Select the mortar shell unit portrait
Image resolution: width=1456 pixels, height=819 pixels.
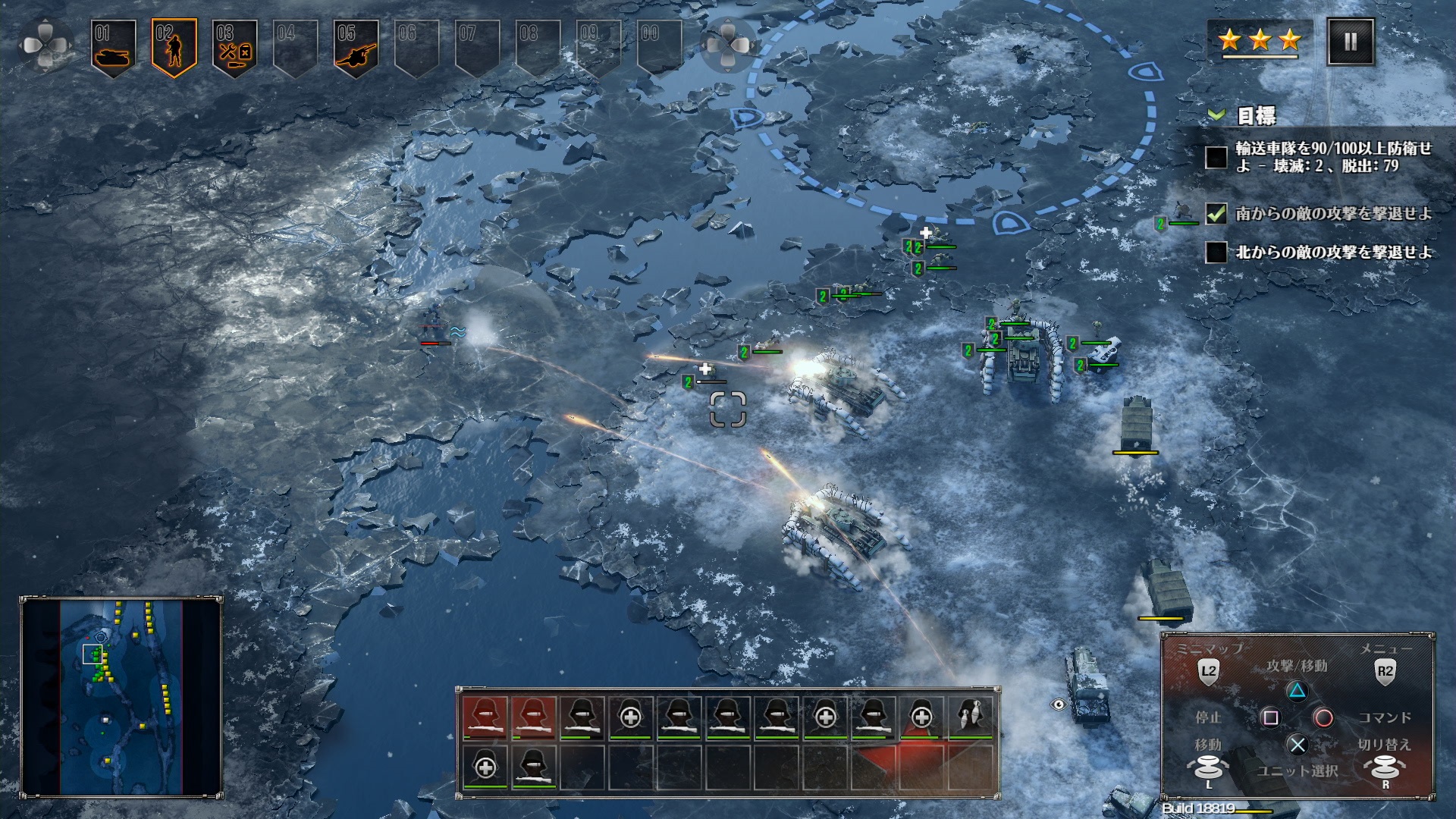click(971, 717)
